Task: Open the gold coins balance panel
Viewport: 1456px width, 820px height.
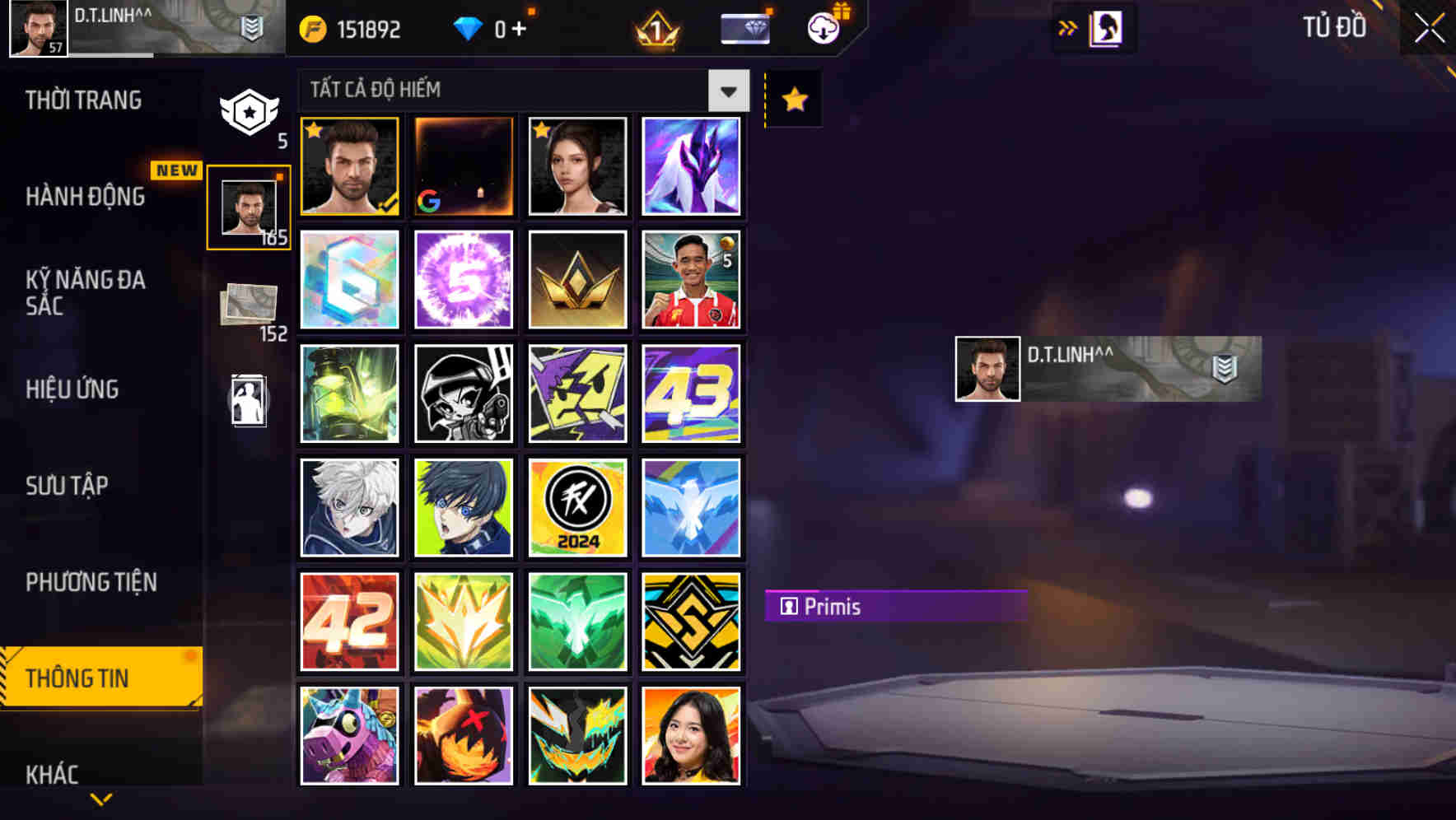Action: click(349, 28)
